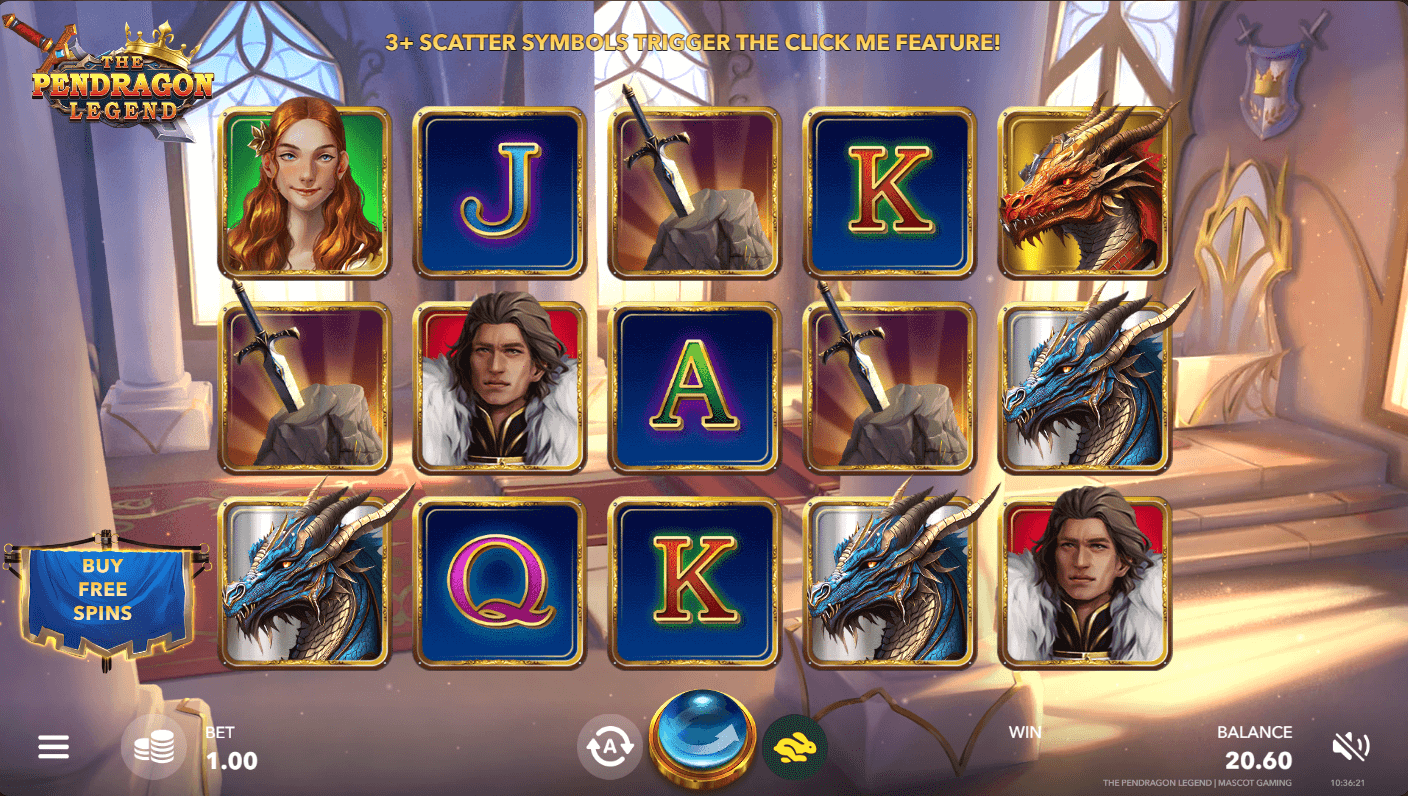1408x796 pixels.
Task: Open the Buy Free Spins banner
Action: coord(103,591)
